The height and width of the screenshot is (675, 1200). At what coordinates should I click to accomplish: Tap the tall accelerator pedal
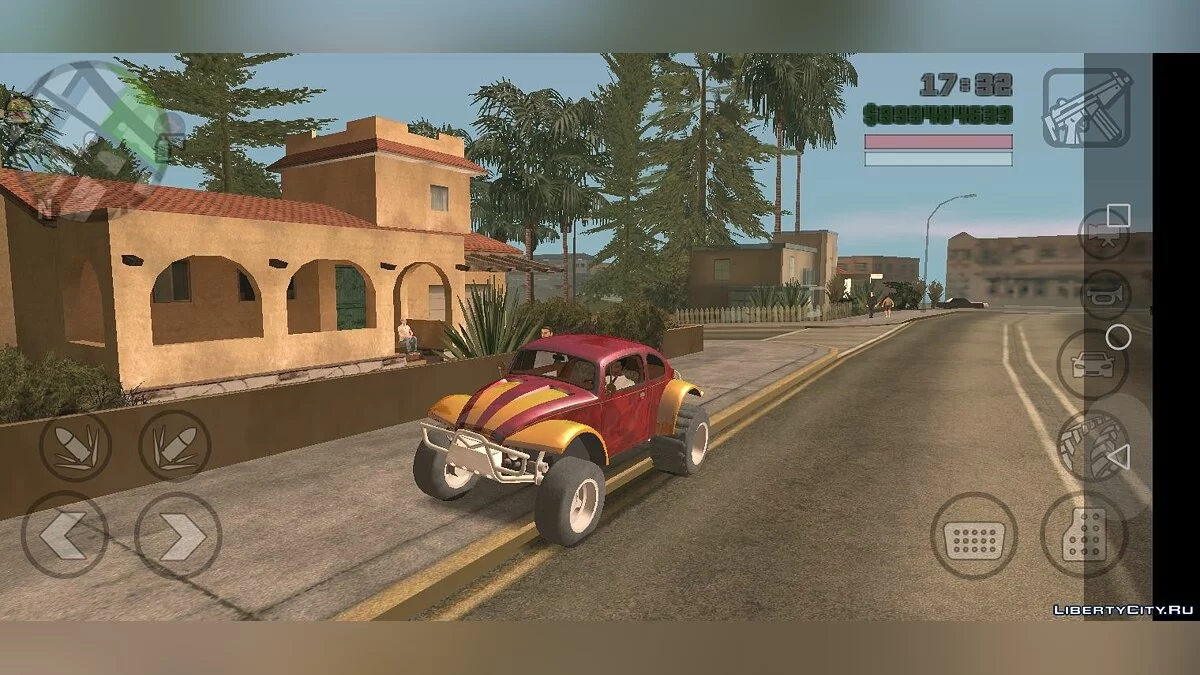click(x=1084, y=536)
